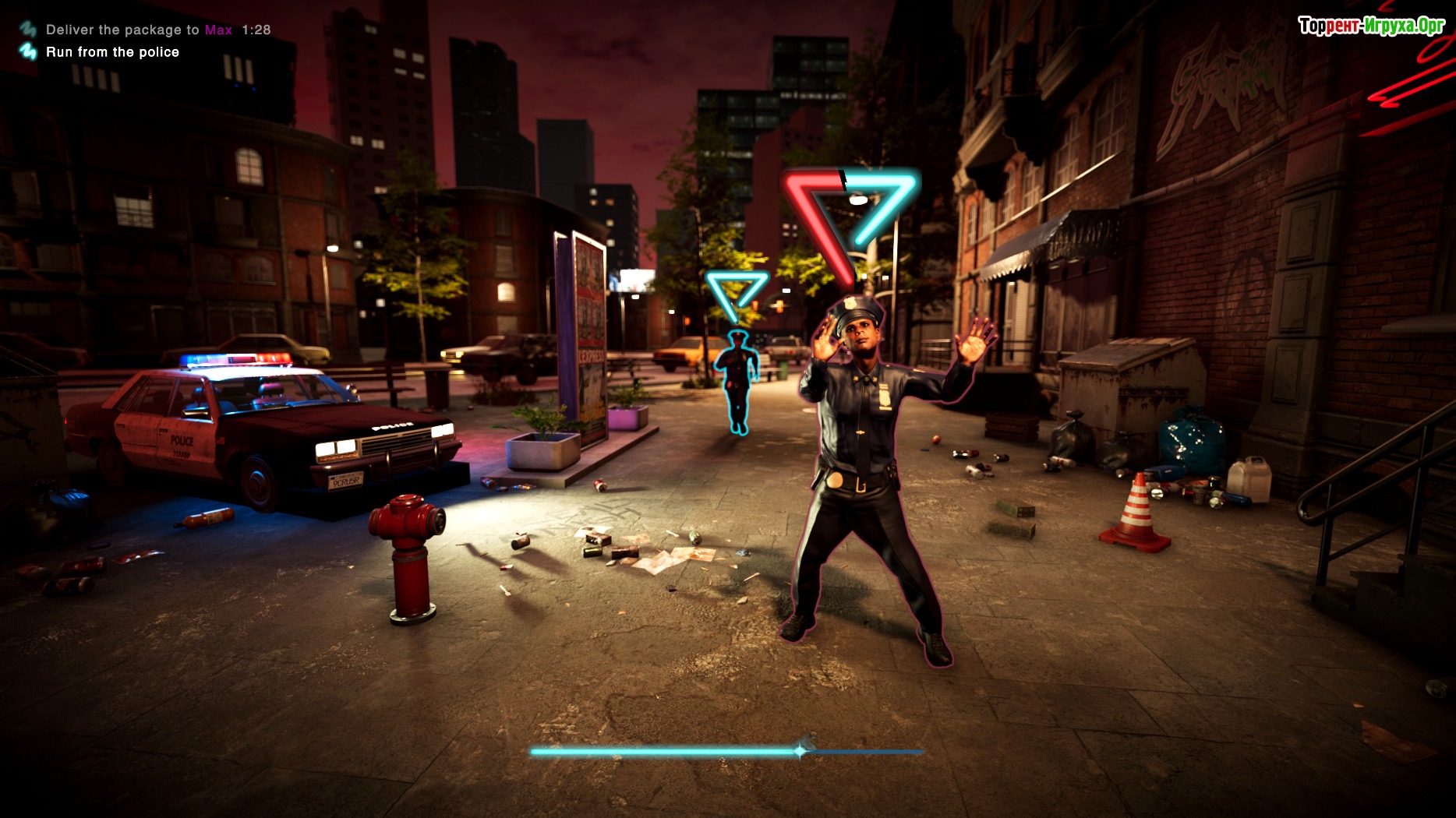Select the "Deliver the package to Max" objective
This screenshot has height=818, width=1456.
coord(139,30)
